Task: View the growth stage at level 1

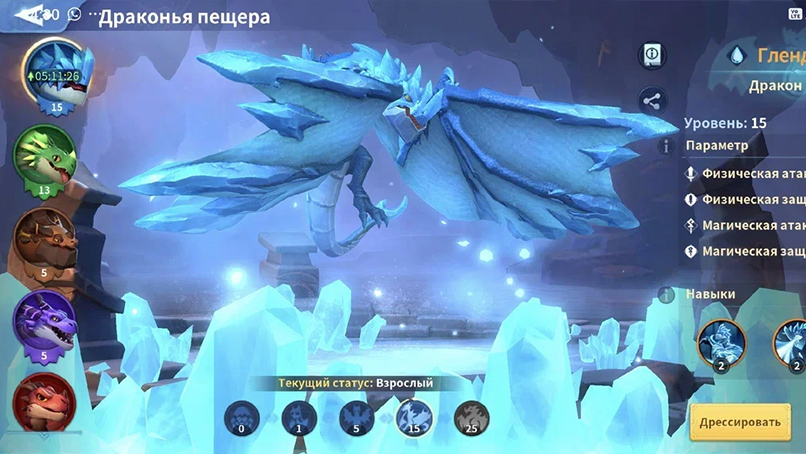Action: (x=299, y=418)
